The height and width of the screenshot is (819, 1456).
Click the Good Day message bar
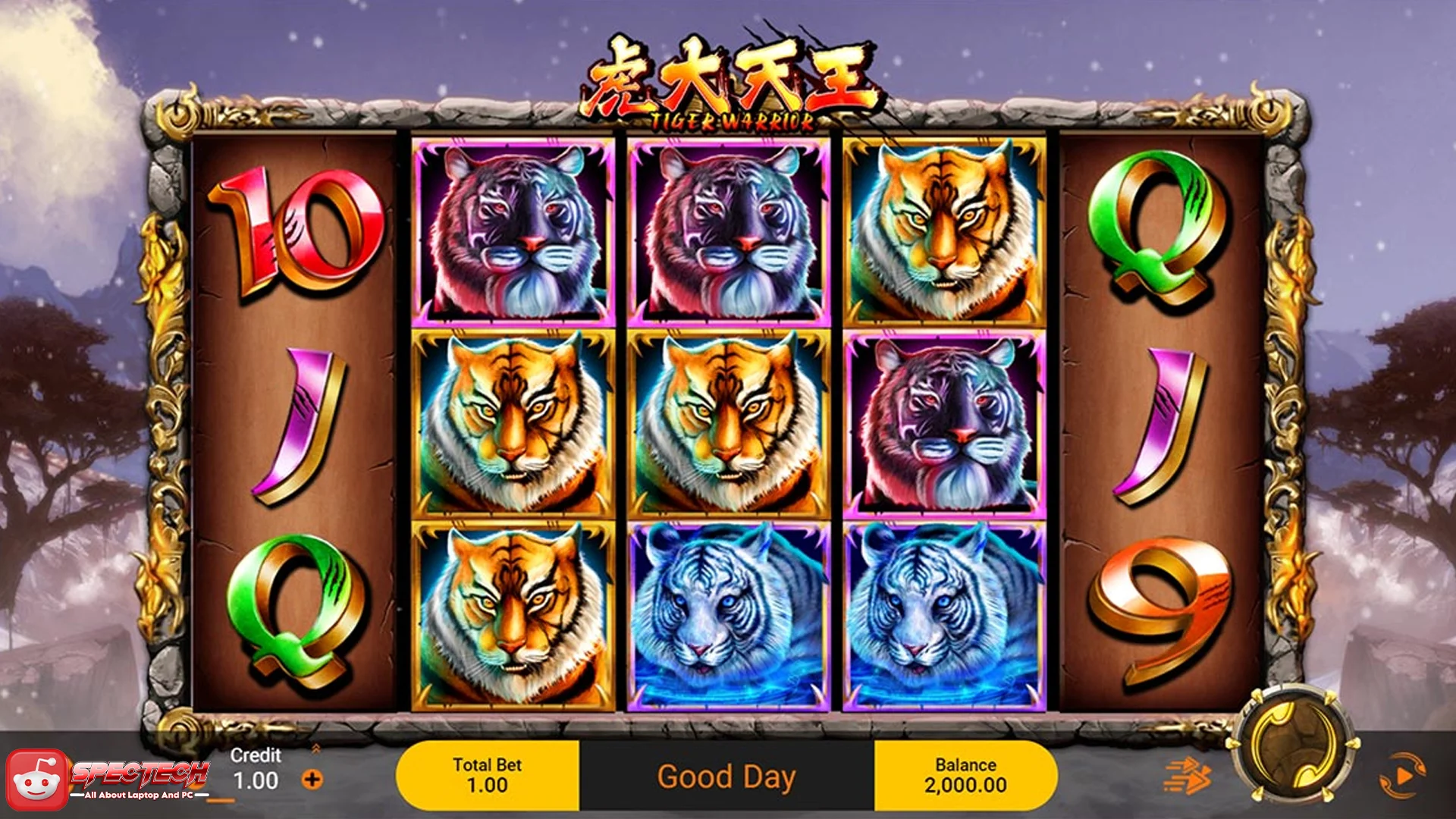(x=728, y=774)
